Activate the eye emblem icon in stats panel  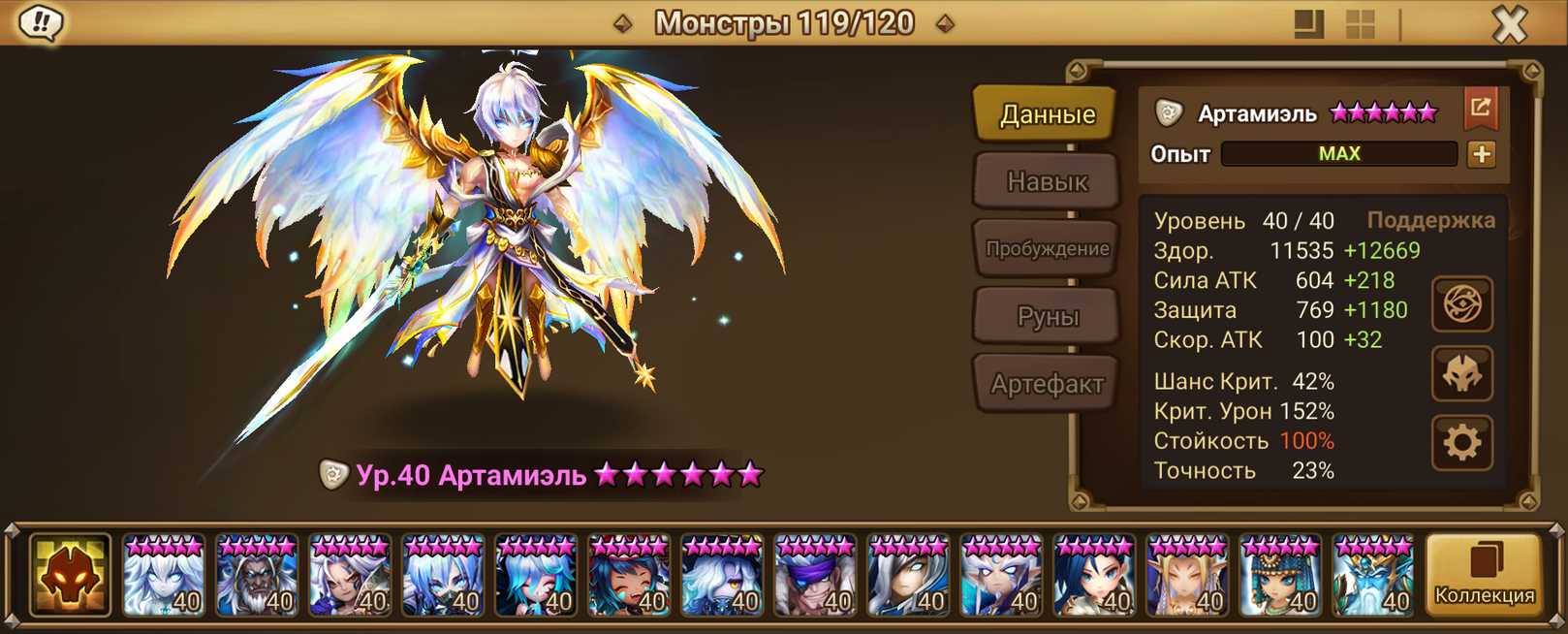coord(1461,304)
